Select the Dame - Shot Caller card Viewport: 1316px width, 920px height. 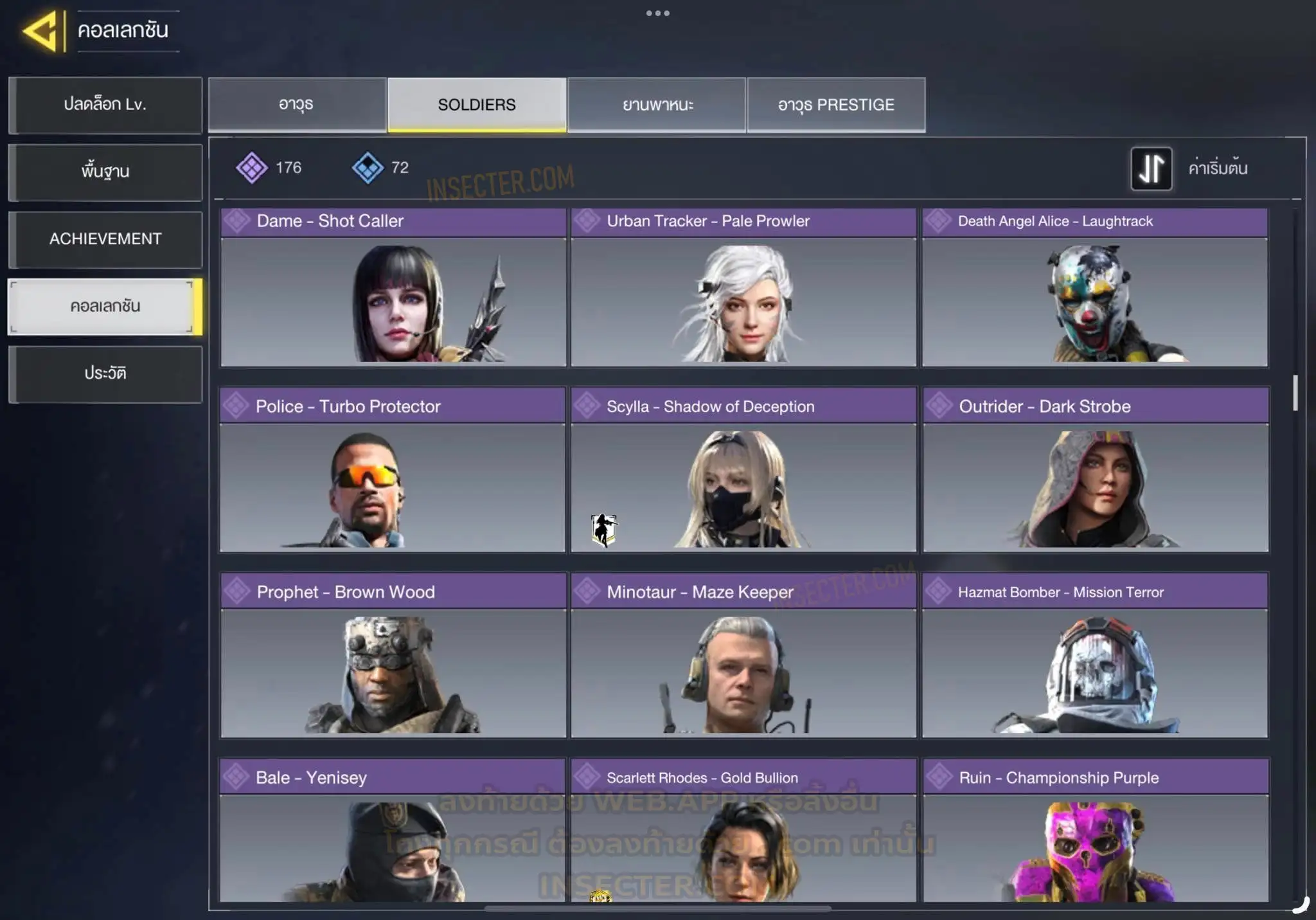tap(393, 287)
